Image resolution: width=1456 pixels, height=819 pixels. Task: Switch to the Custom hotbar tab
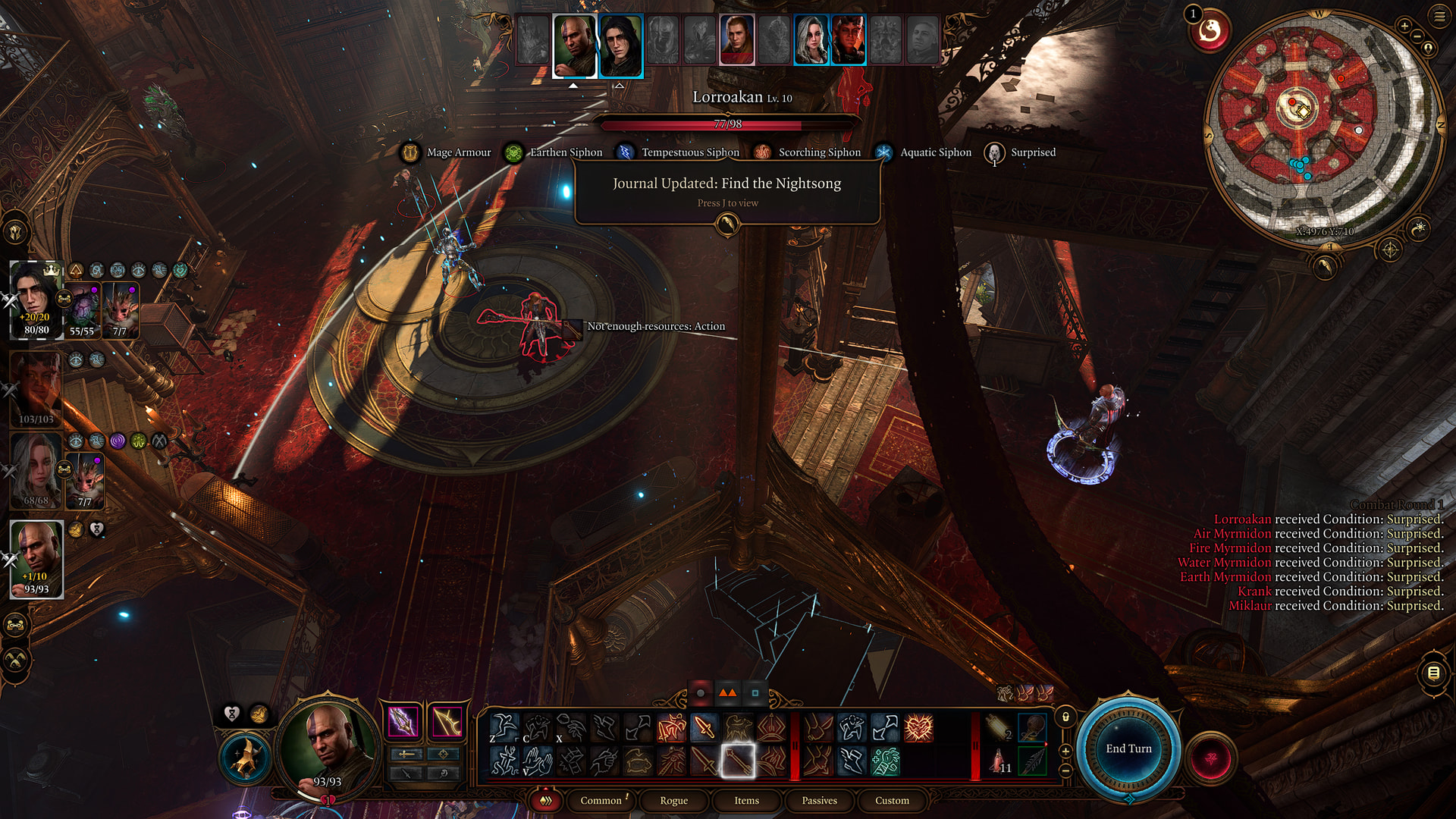click(892, 800)
